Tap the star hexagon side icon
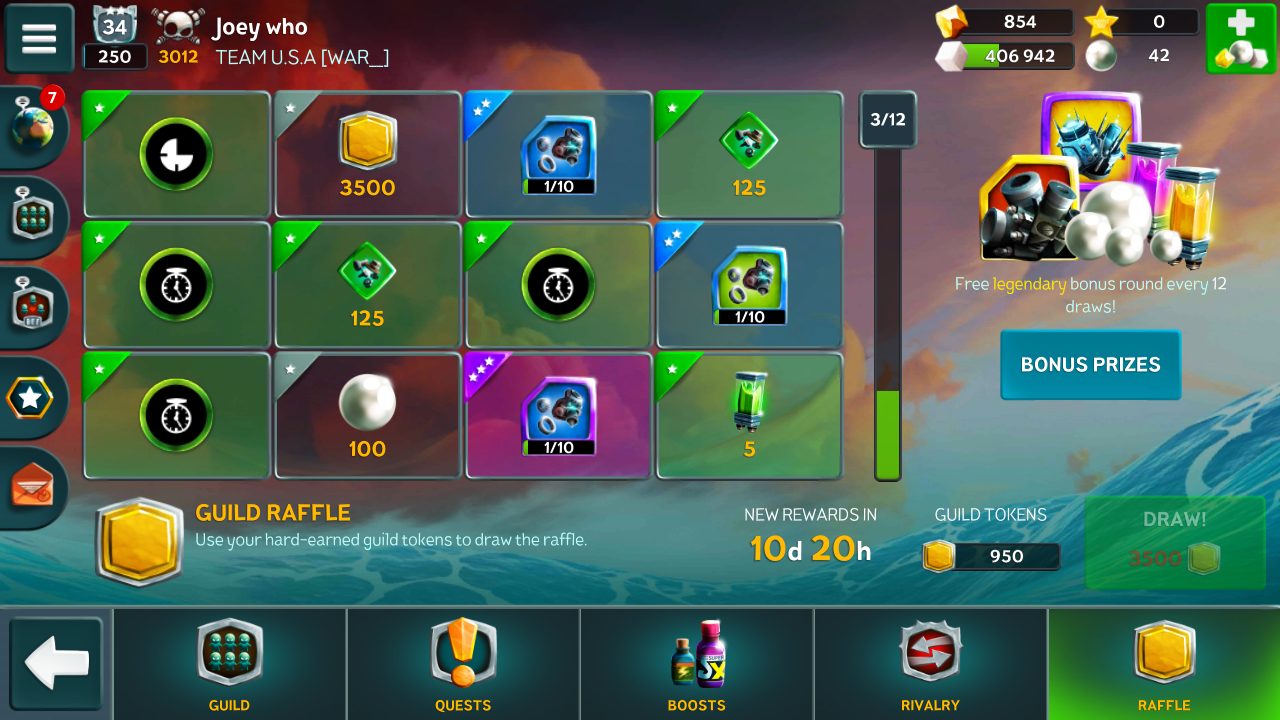The width and height of the screenshot is (1280, 720). [x=30, y=399]
